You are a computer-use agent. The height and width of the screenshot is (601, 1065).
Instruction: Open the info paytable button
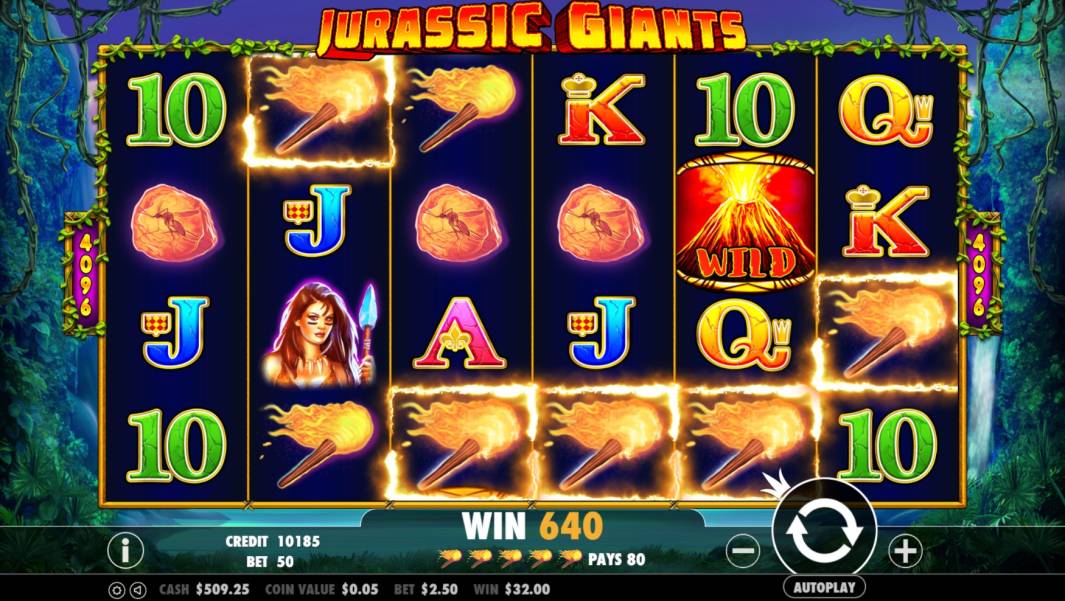125,550
